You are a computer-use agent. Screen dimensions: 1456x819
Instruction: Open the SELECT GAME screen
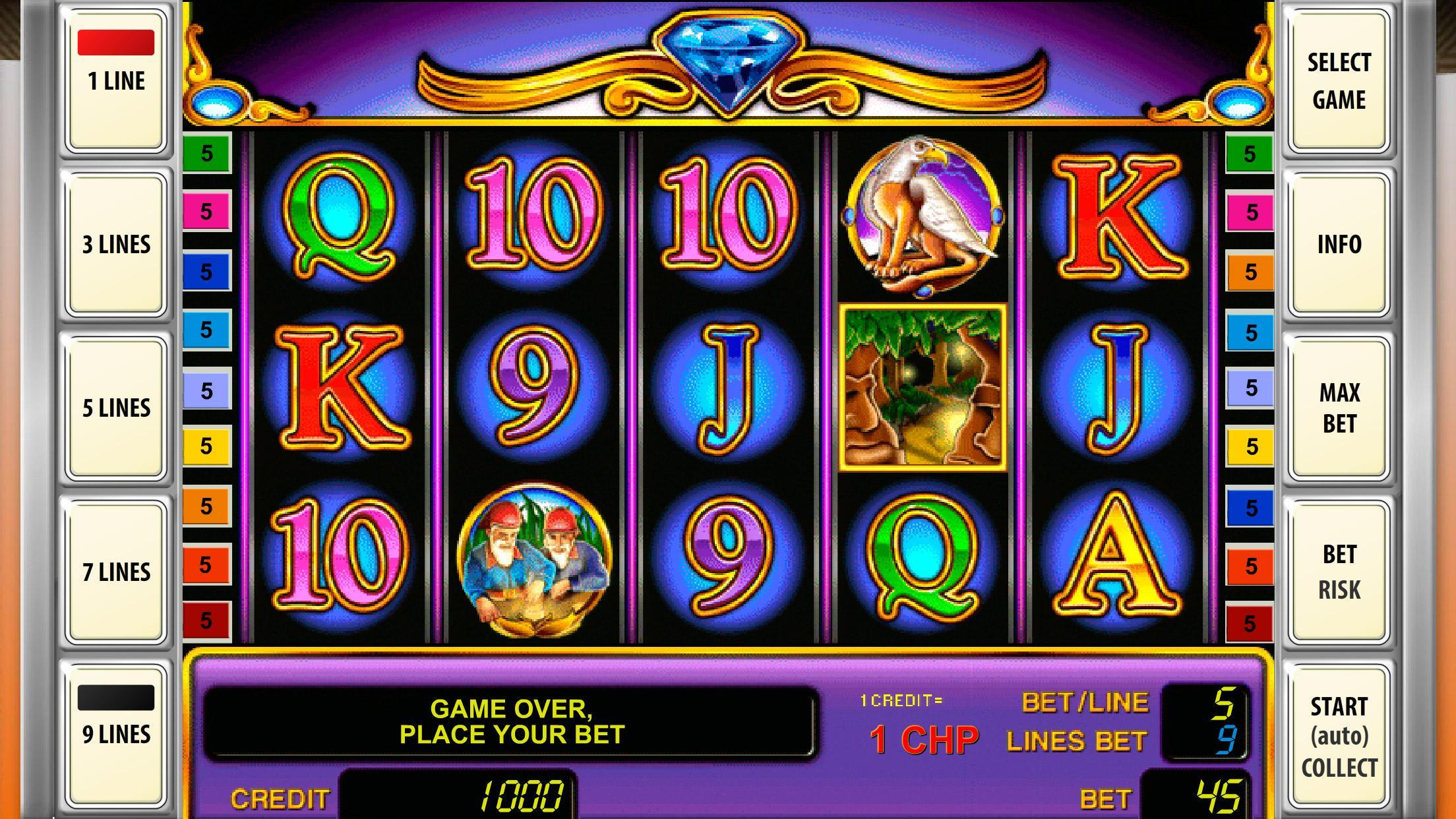coord(1339,80)
